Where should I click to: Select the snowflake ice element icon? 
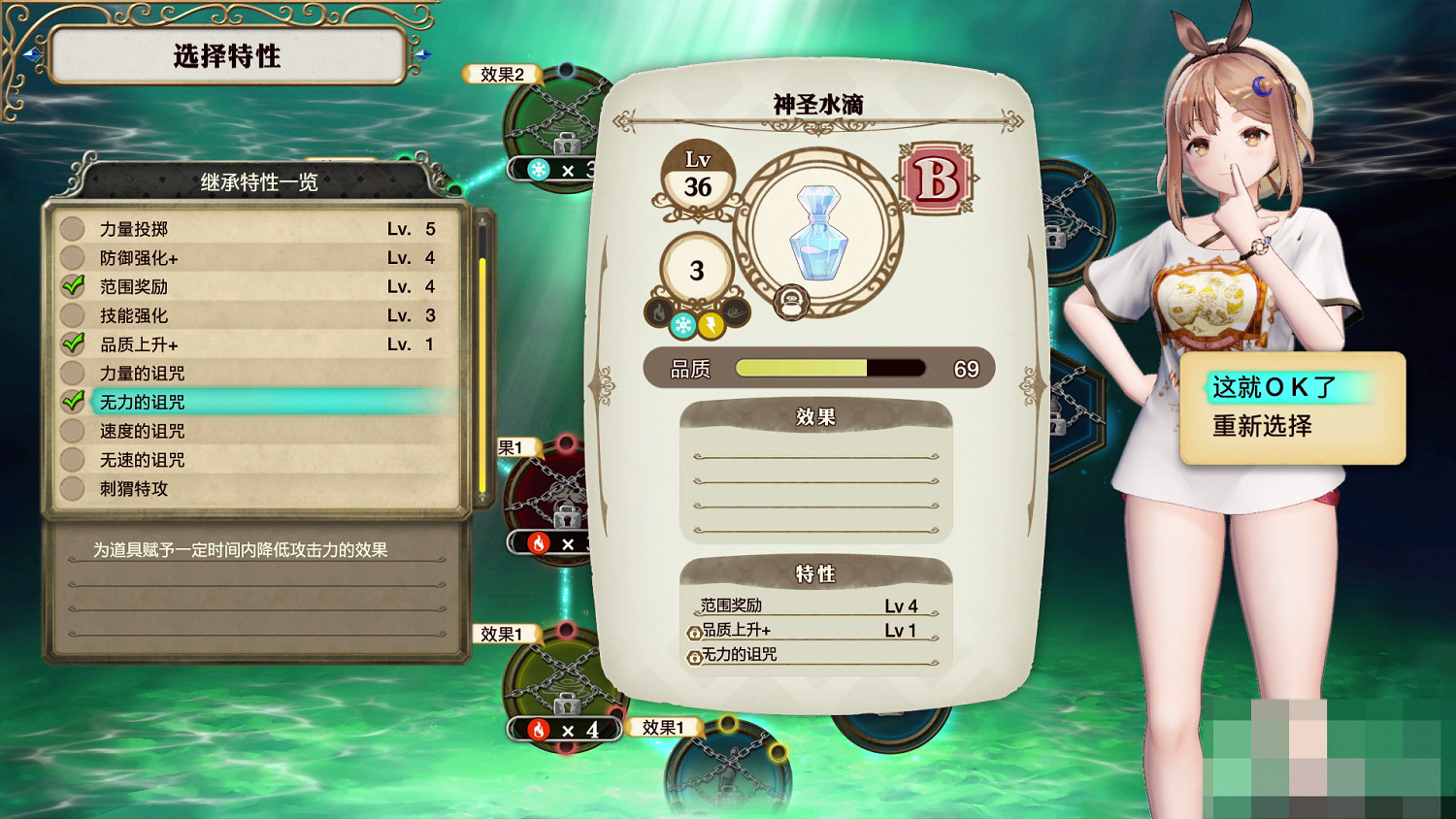[682, 324]
